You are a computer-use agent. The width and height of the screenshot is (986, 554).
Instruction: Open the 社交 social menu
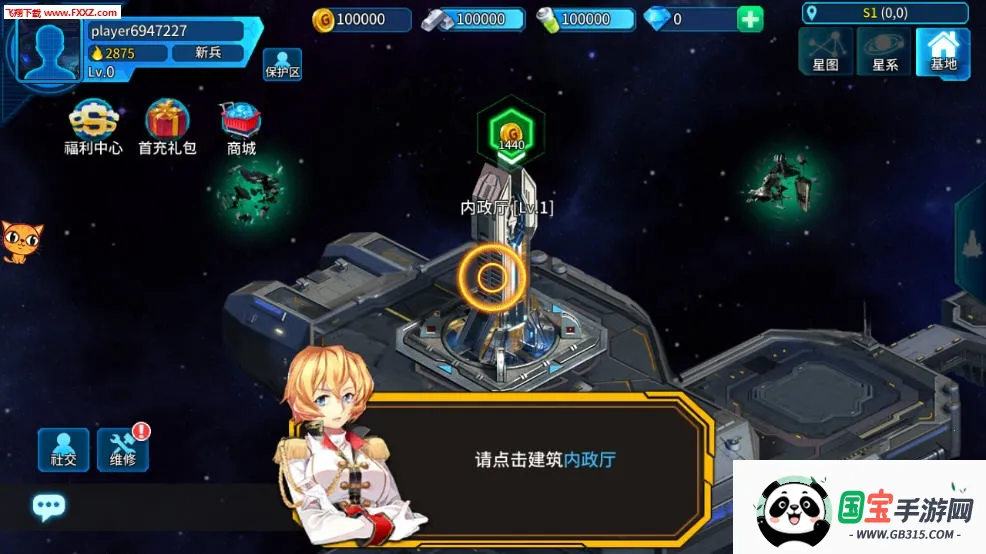pyautogui.click(x=63, y=450)
